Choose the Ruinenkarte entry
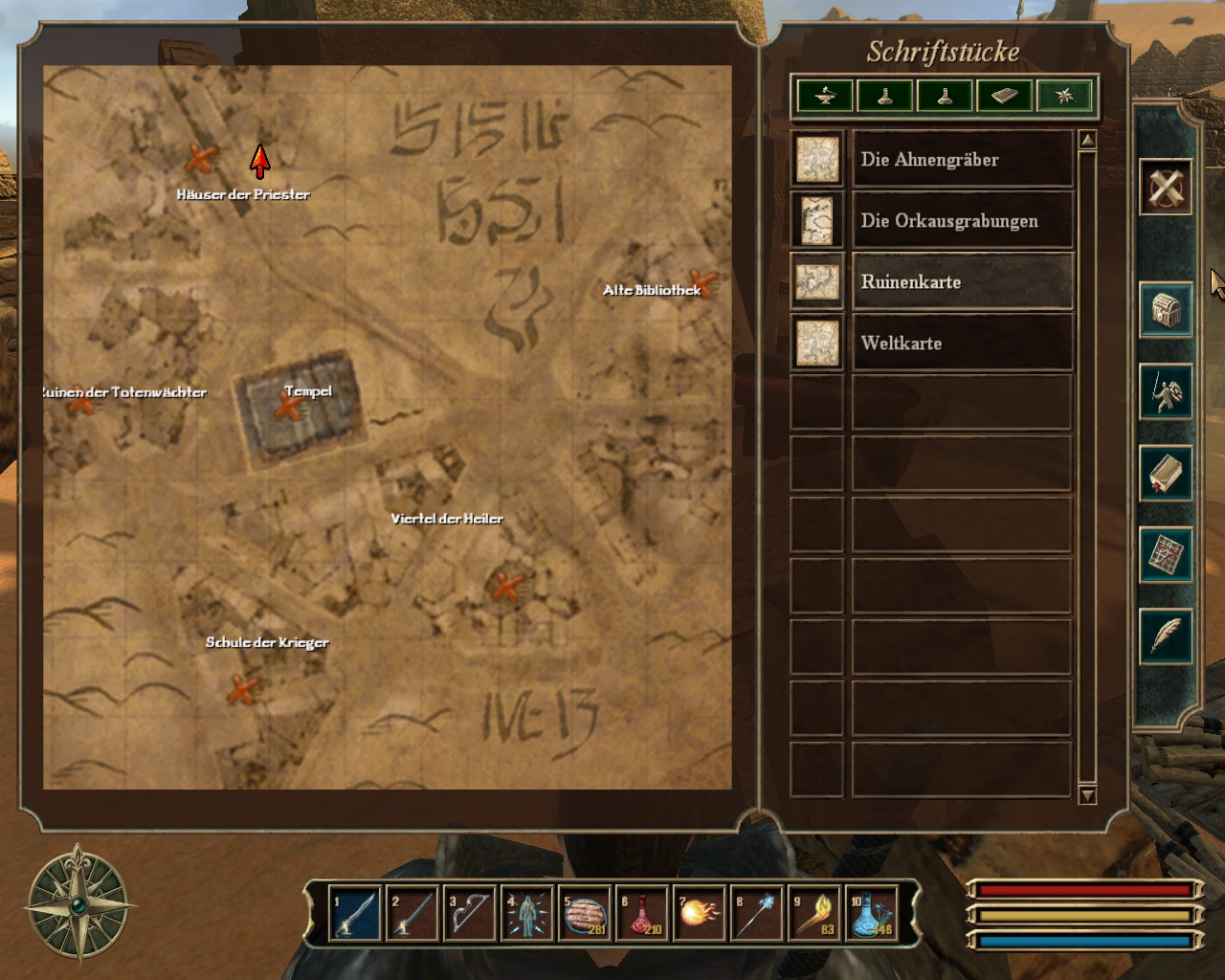The width and height of the screenshot is (1225, 980). [962, 282]
